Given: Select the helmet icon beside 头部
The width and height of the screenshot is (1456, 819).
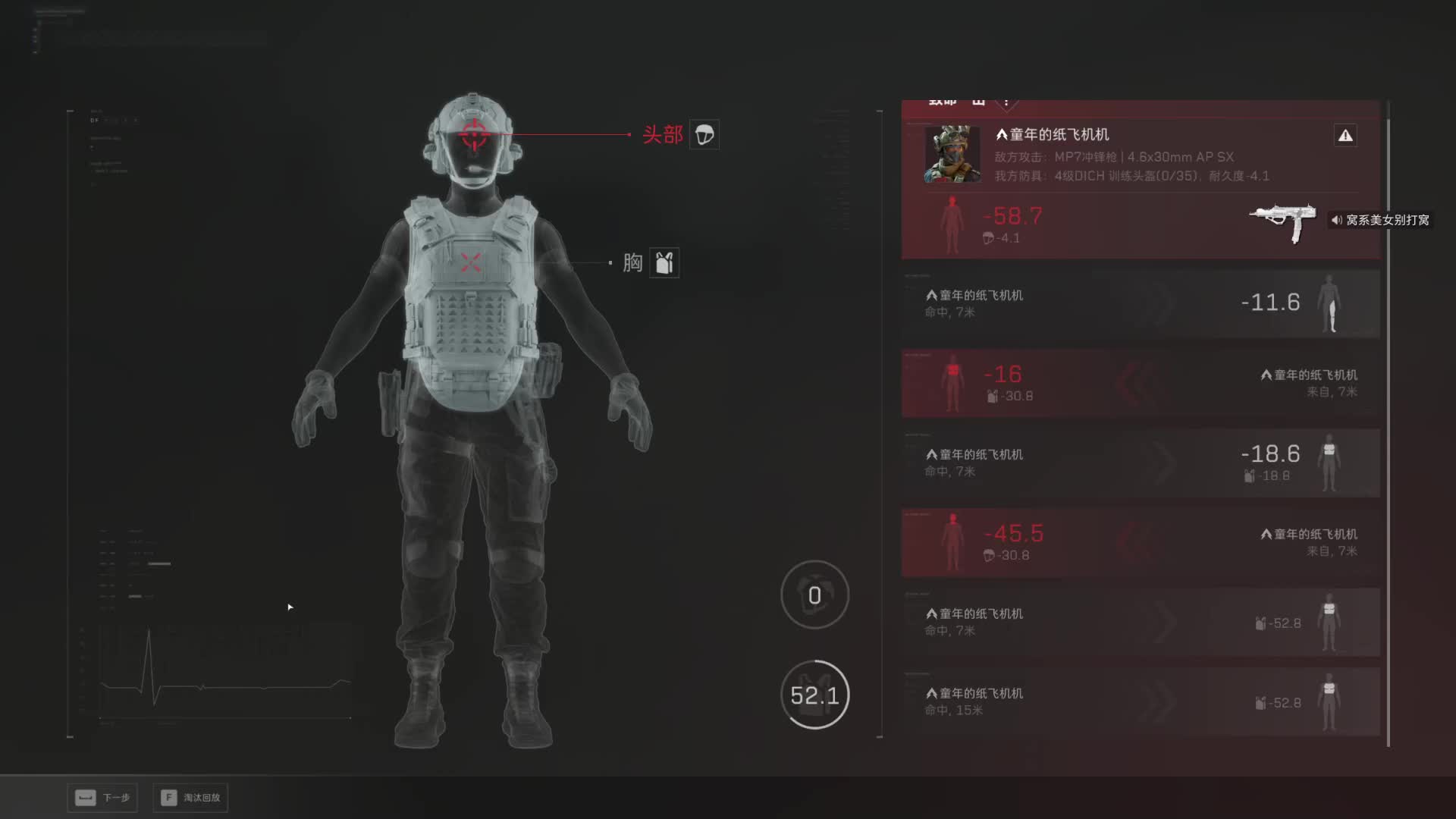Looking at the screenshot, I should pos(704,135).
